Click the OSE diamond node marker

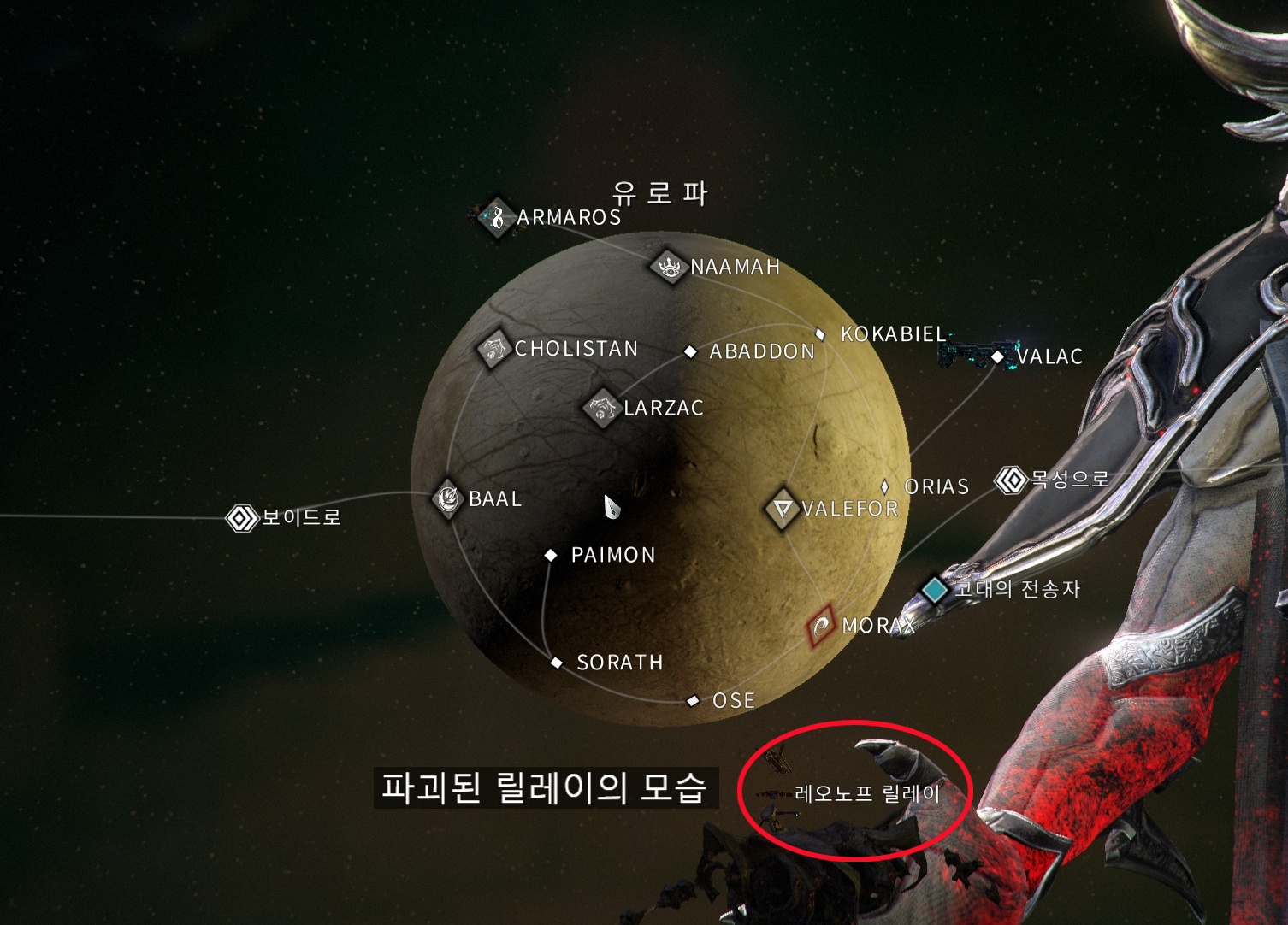[x=693, y=700]
